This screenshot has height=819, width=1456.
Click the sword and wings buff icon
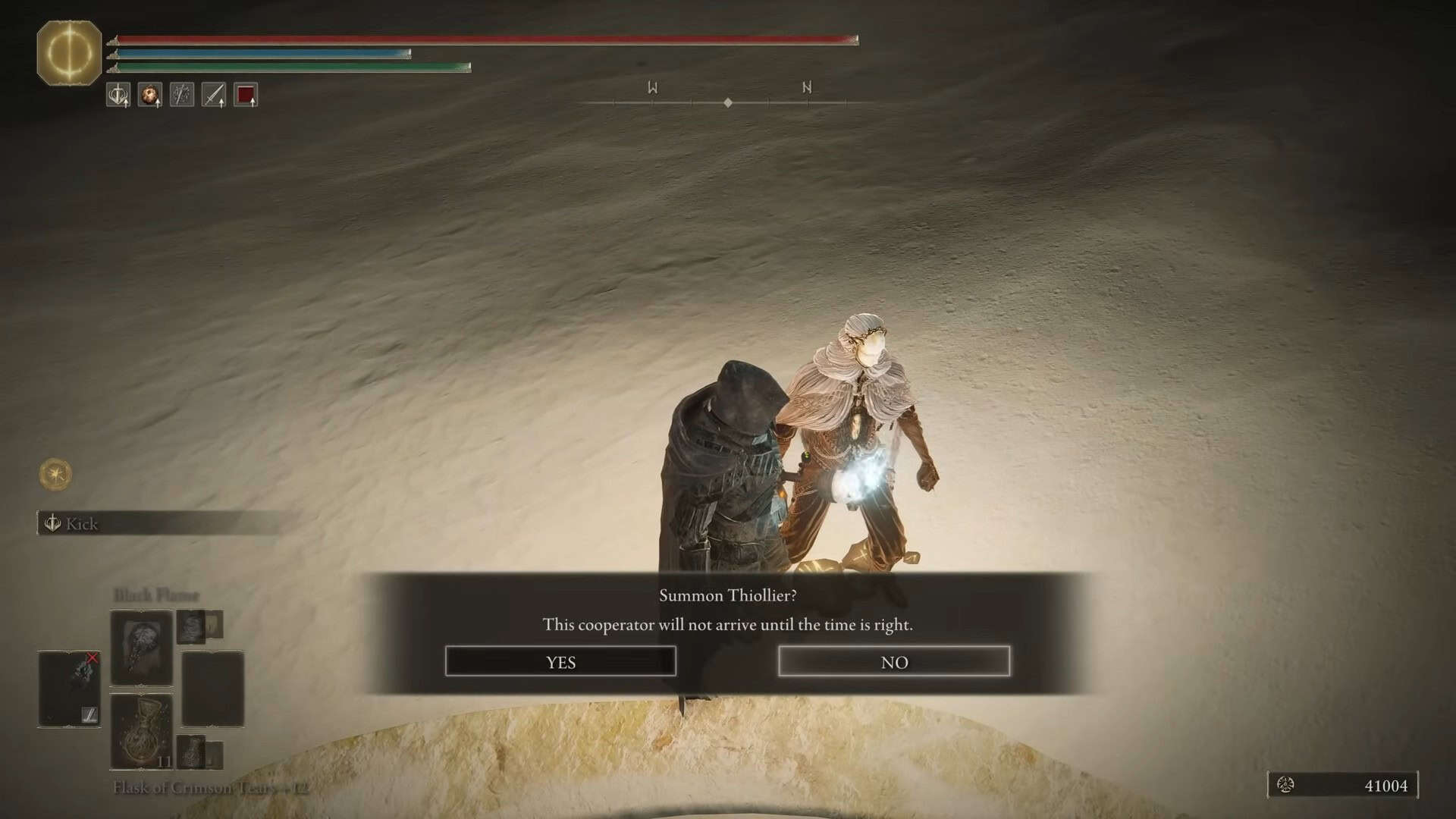[x=118, y=95]
